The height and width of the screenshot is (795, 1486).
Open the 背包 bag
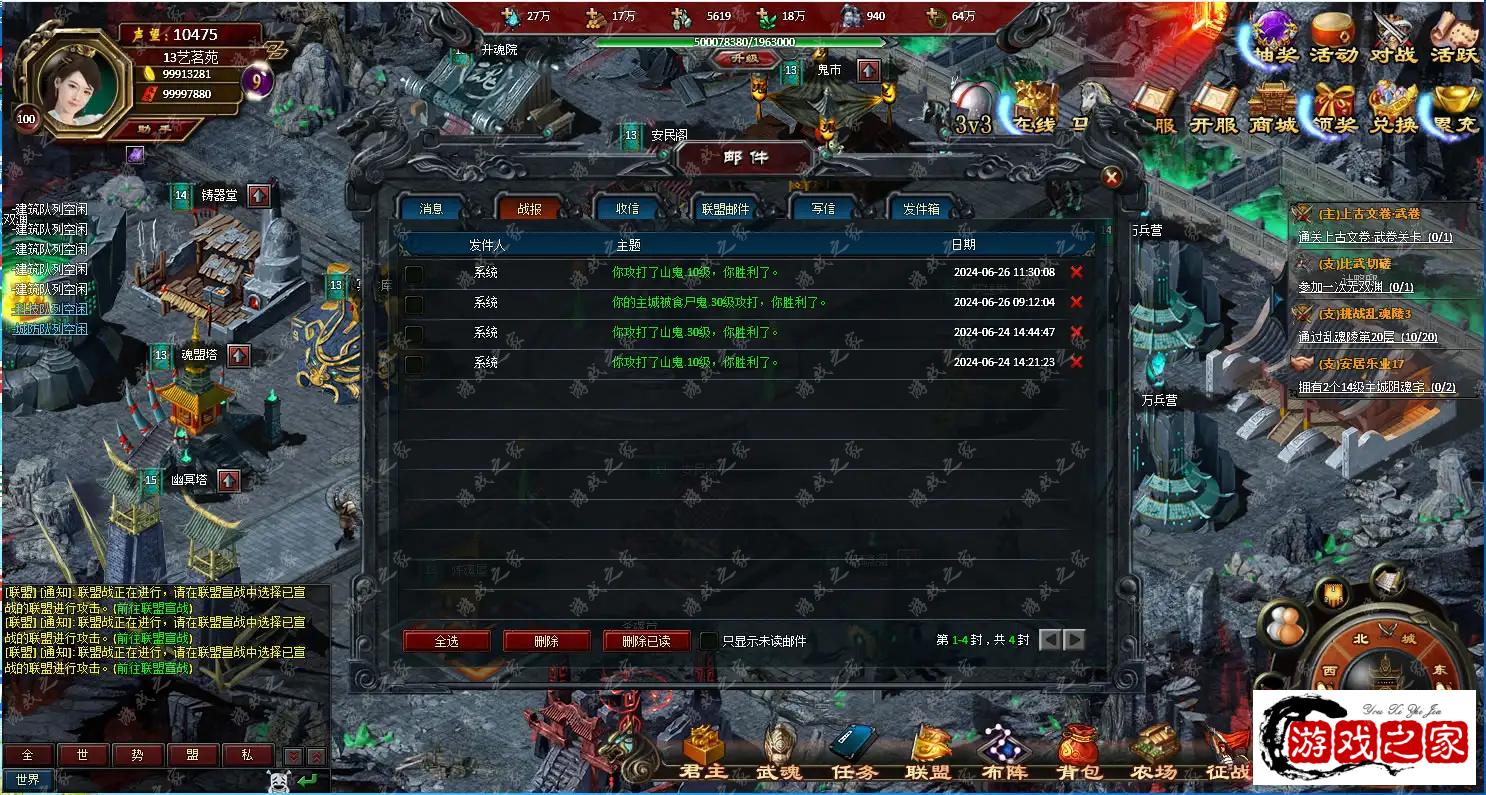coord(1079,753)
